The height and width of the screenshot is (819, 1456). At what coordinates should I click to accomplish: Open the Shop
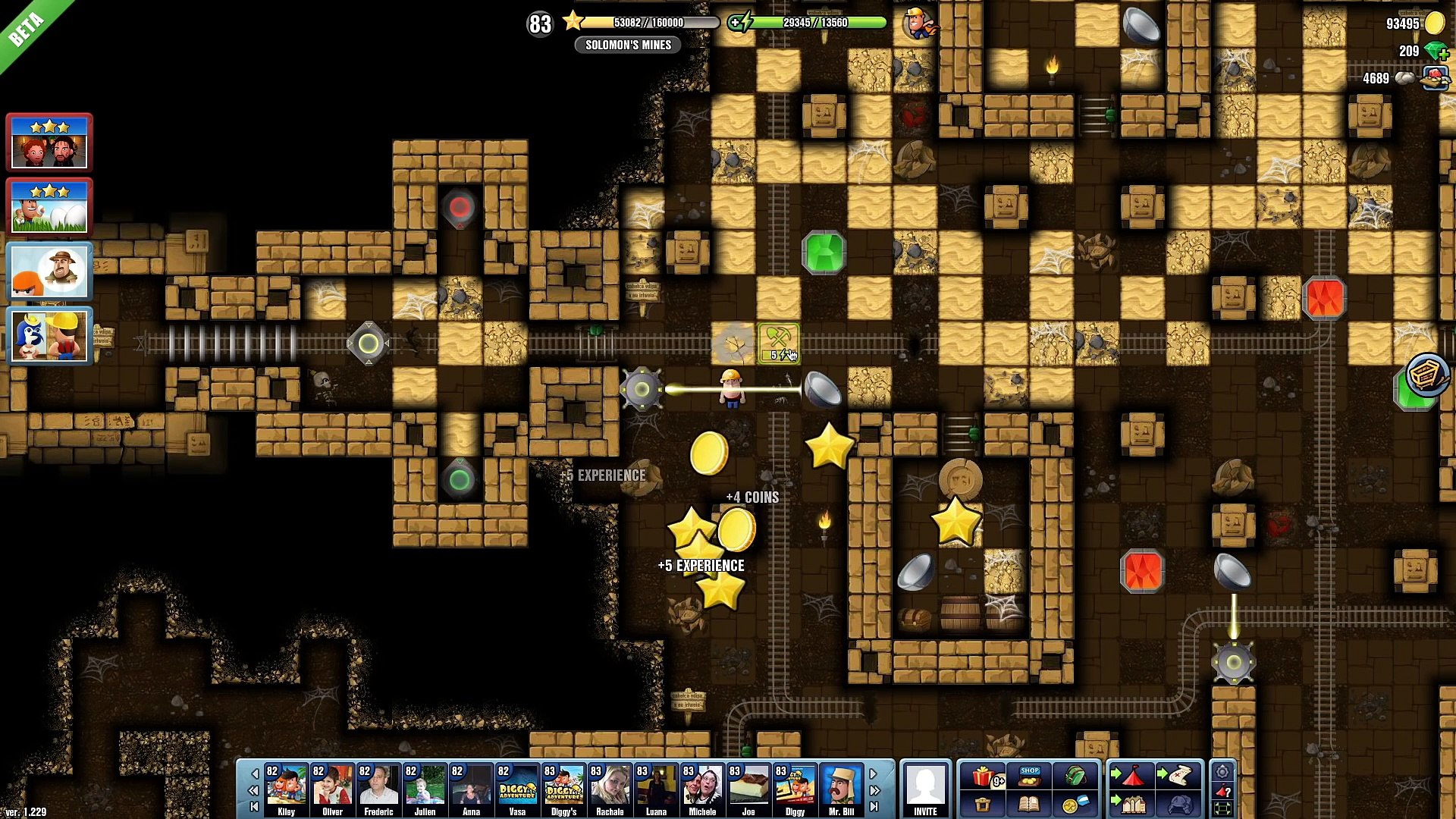1029,777
